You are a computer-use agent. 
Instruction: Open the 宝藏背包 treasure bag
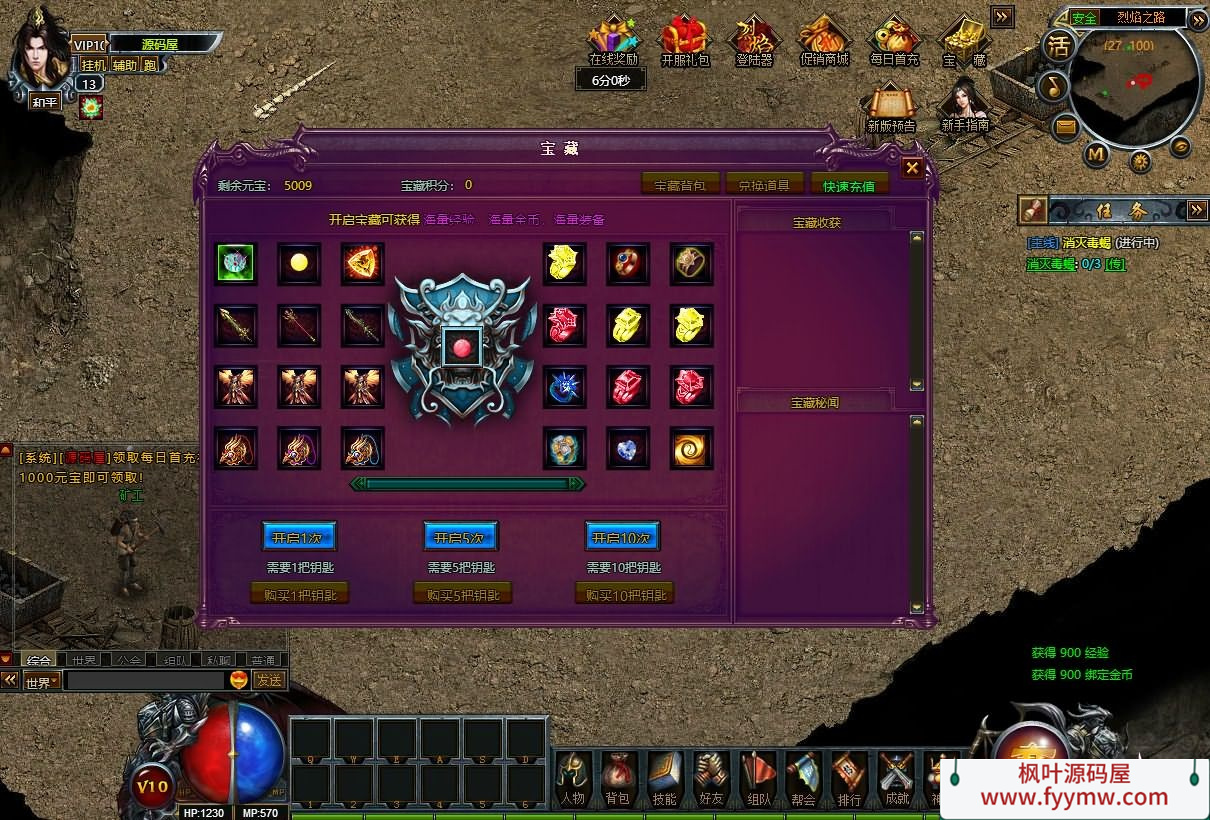tap(686, 185)
